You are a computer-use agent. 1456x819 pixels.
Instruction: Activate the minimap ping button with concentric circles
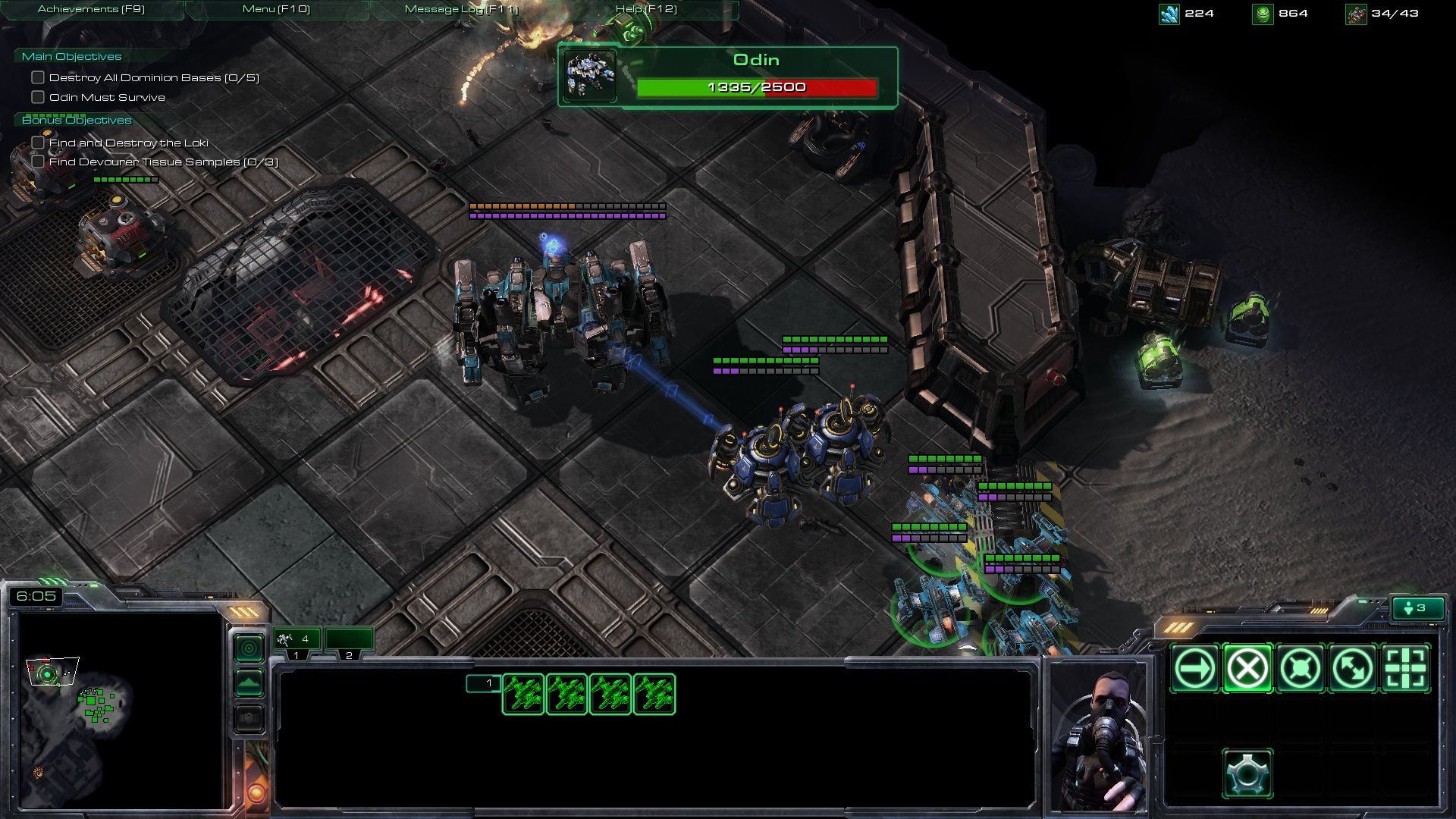pos(249,648)
